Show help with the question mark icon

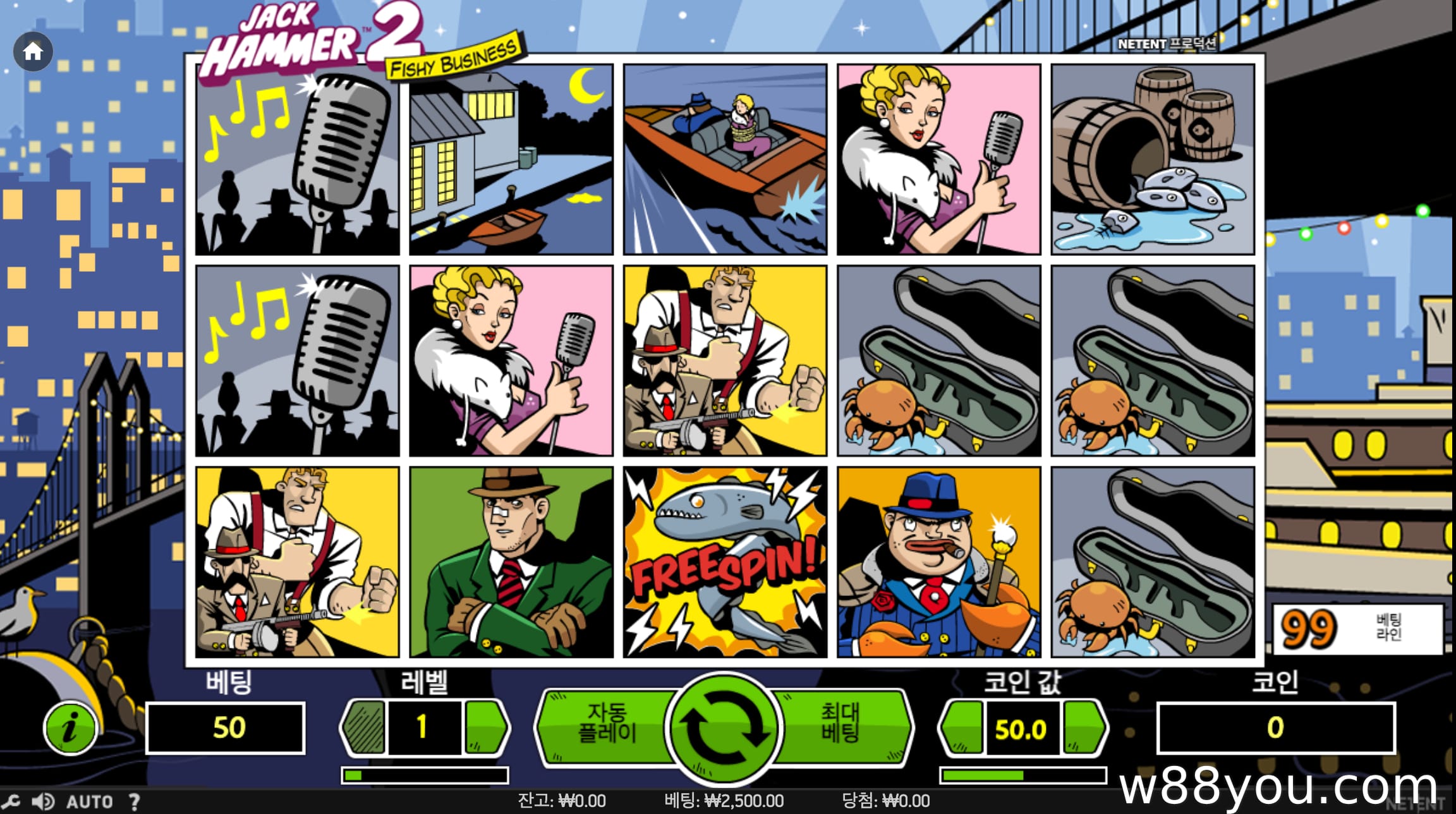point(134,801)
